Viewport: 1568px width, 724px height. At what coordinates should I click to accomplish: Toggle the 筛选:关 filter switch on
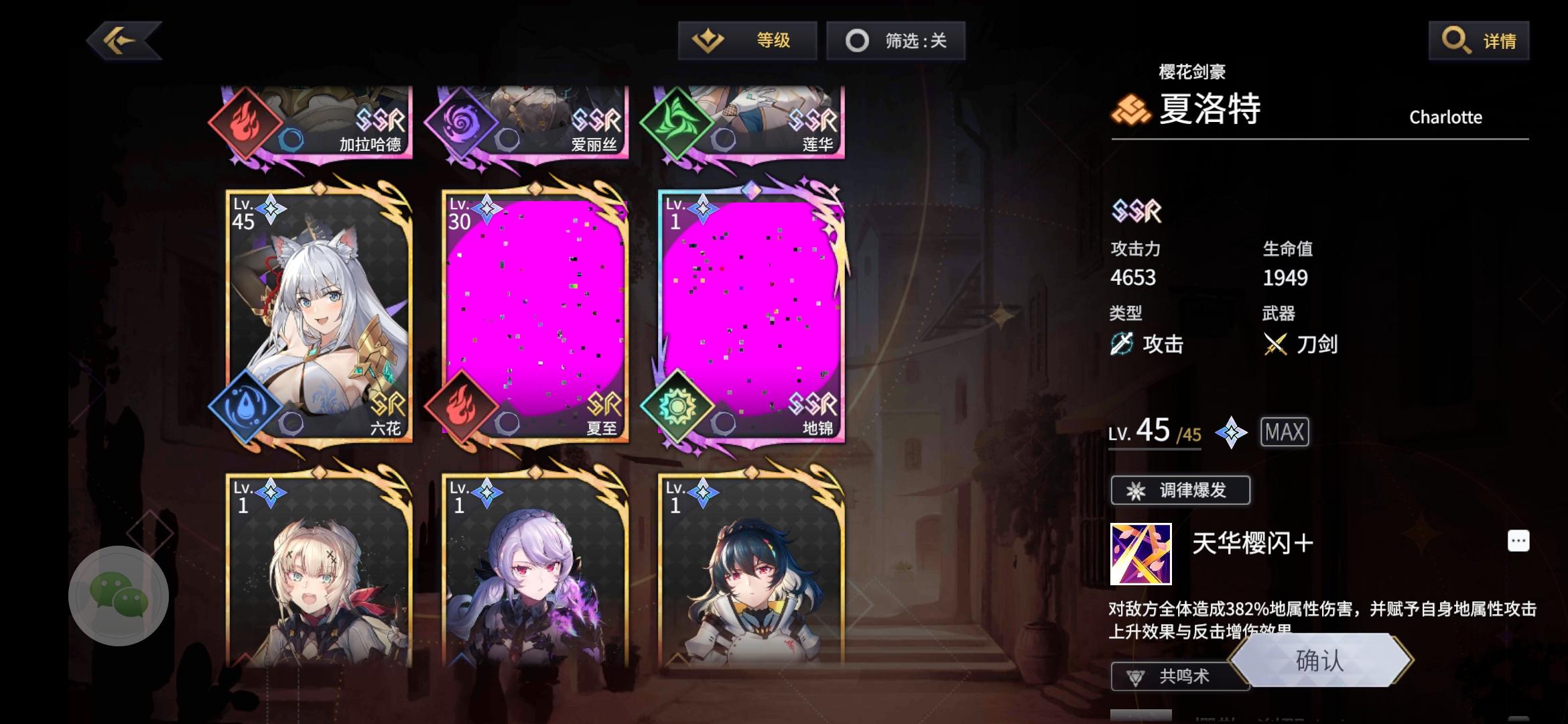[x=896, y=40]
